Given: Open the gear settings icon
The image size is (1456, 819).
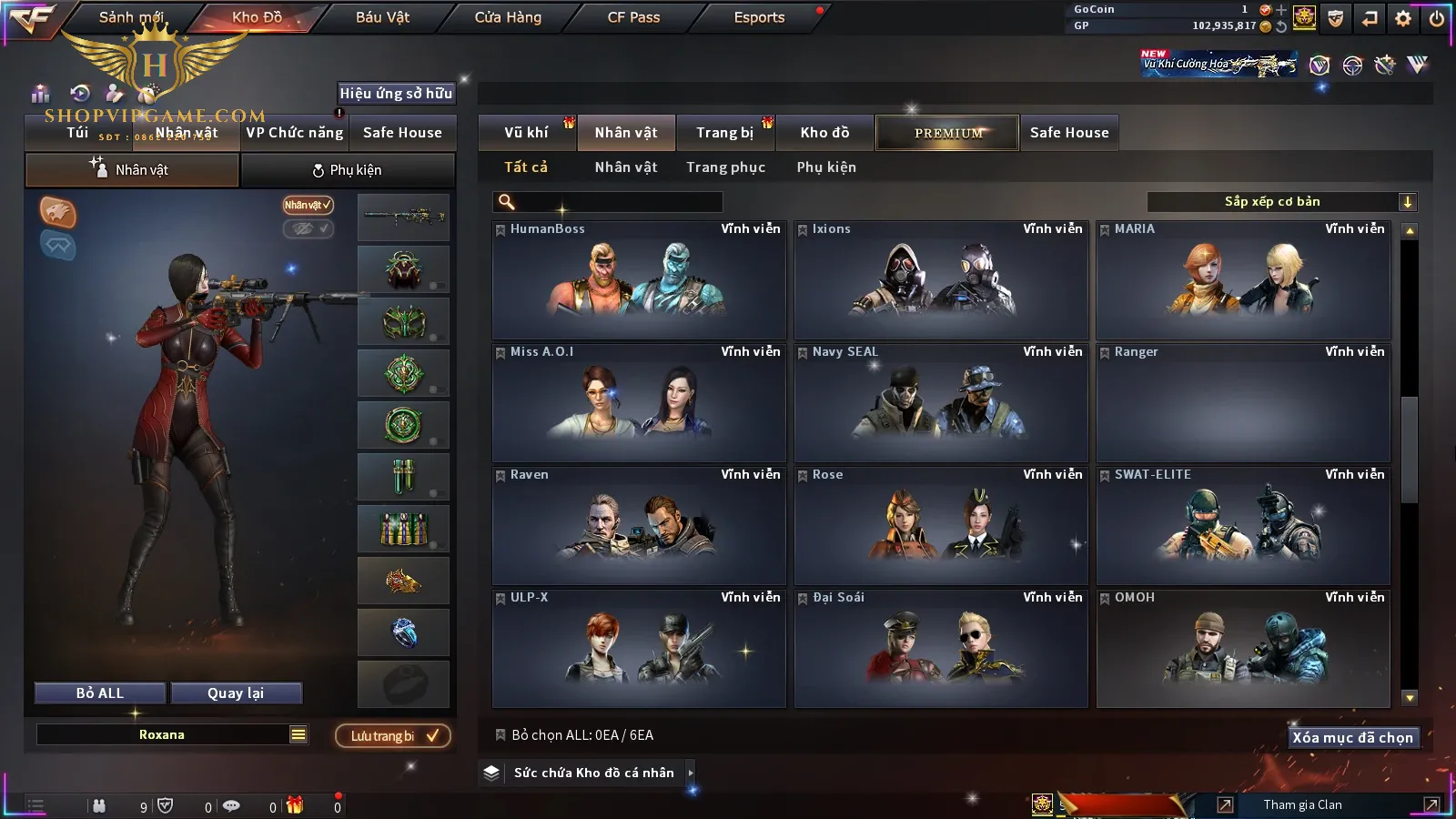Looking at the screenshot, I should click(x=1403, y=18).
